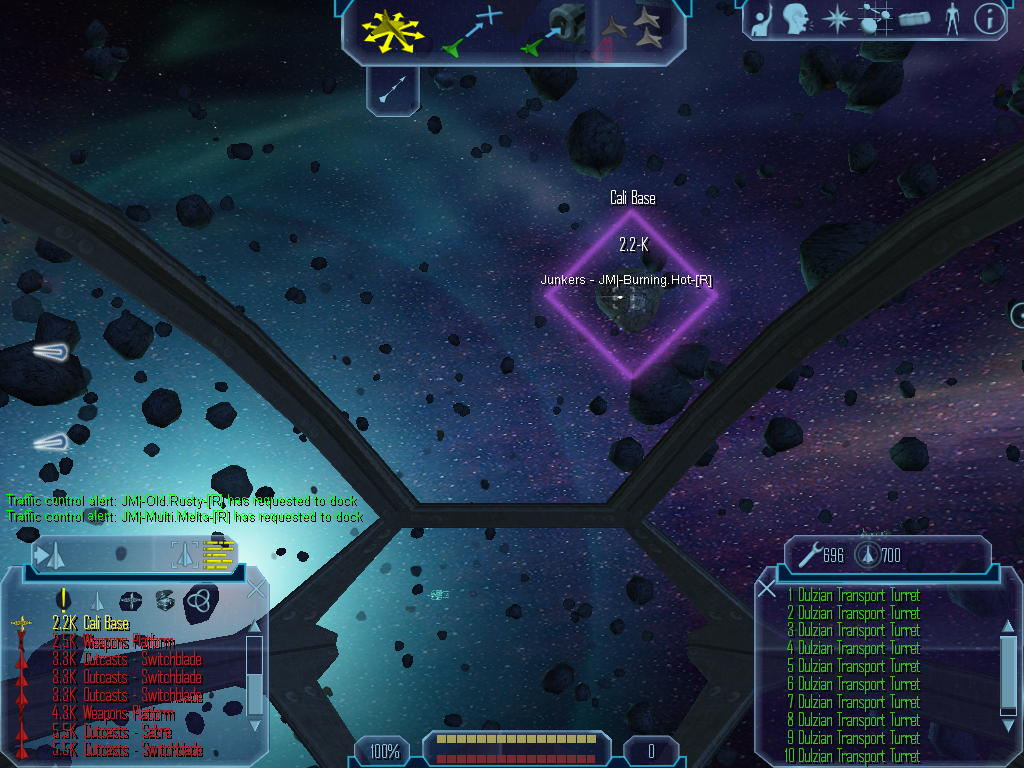This screenshot has width=1024, height=768.
Task: Activate the yellow free flight maneuver icon
Action: pos(394,30)
